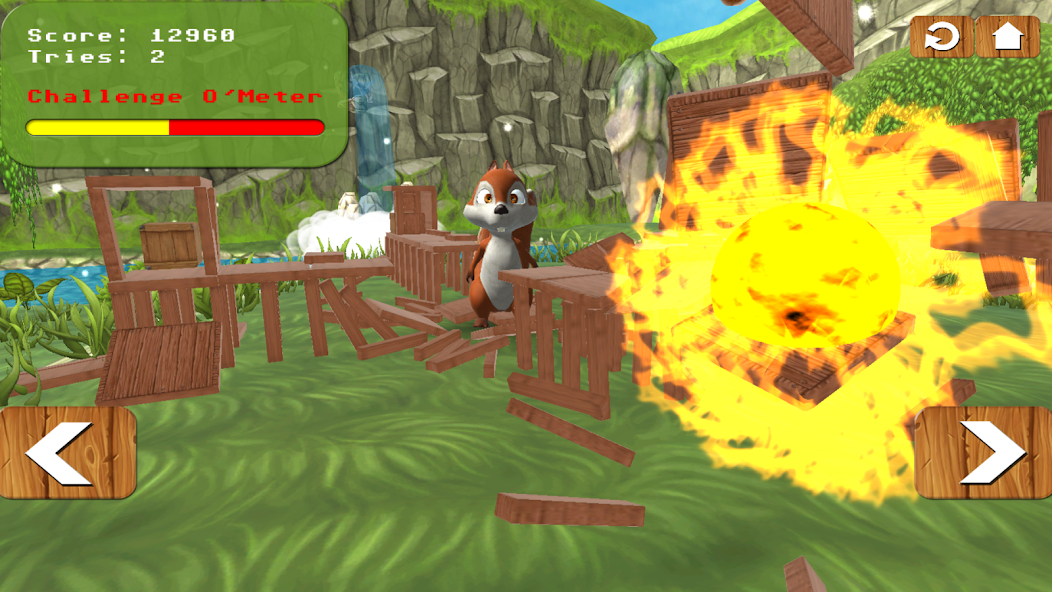Tap the wooden left arrow button

click(x=67, y=452)
